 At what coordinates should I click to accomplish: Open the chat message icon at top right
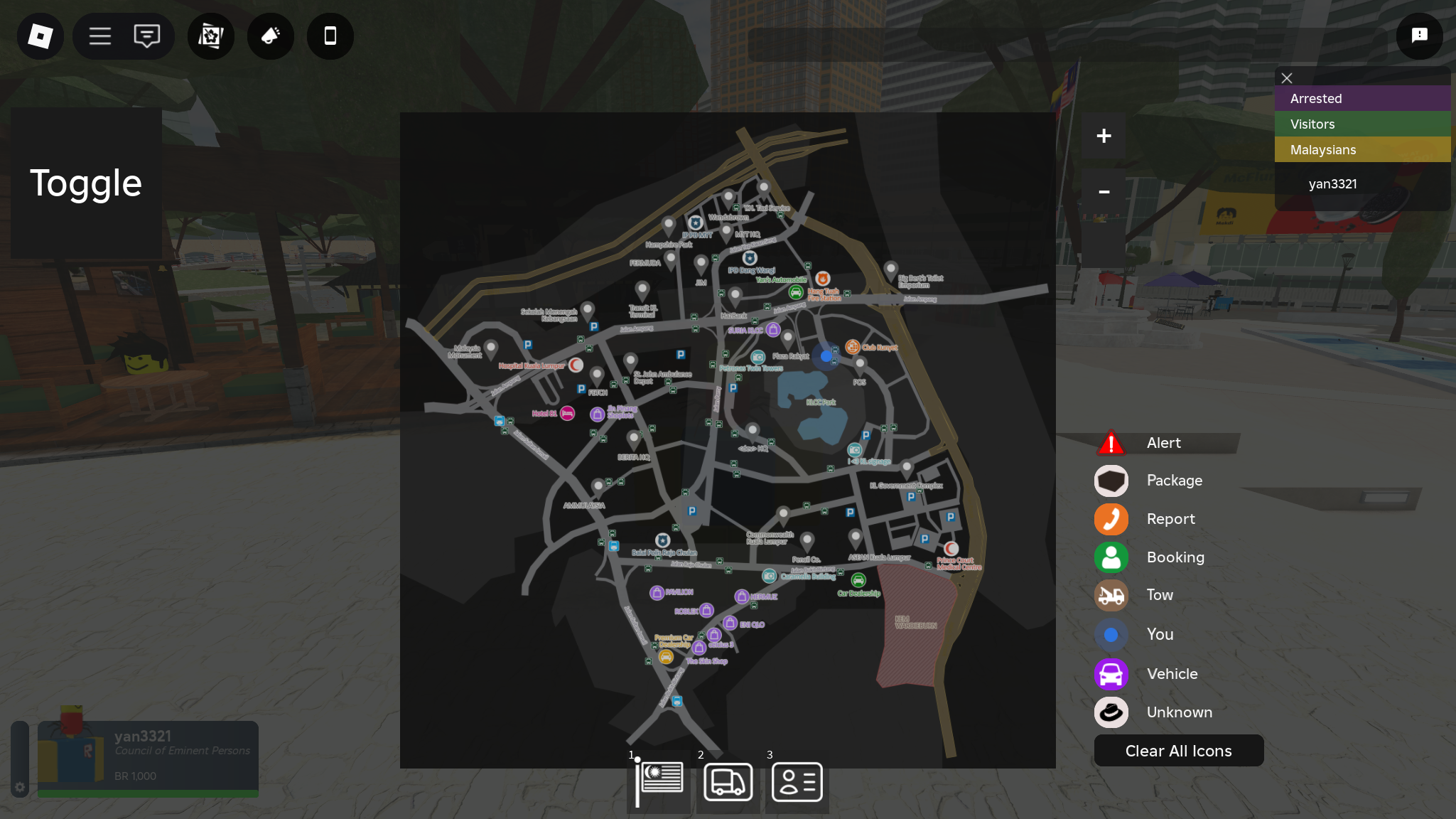click(x=1419, y=36)
